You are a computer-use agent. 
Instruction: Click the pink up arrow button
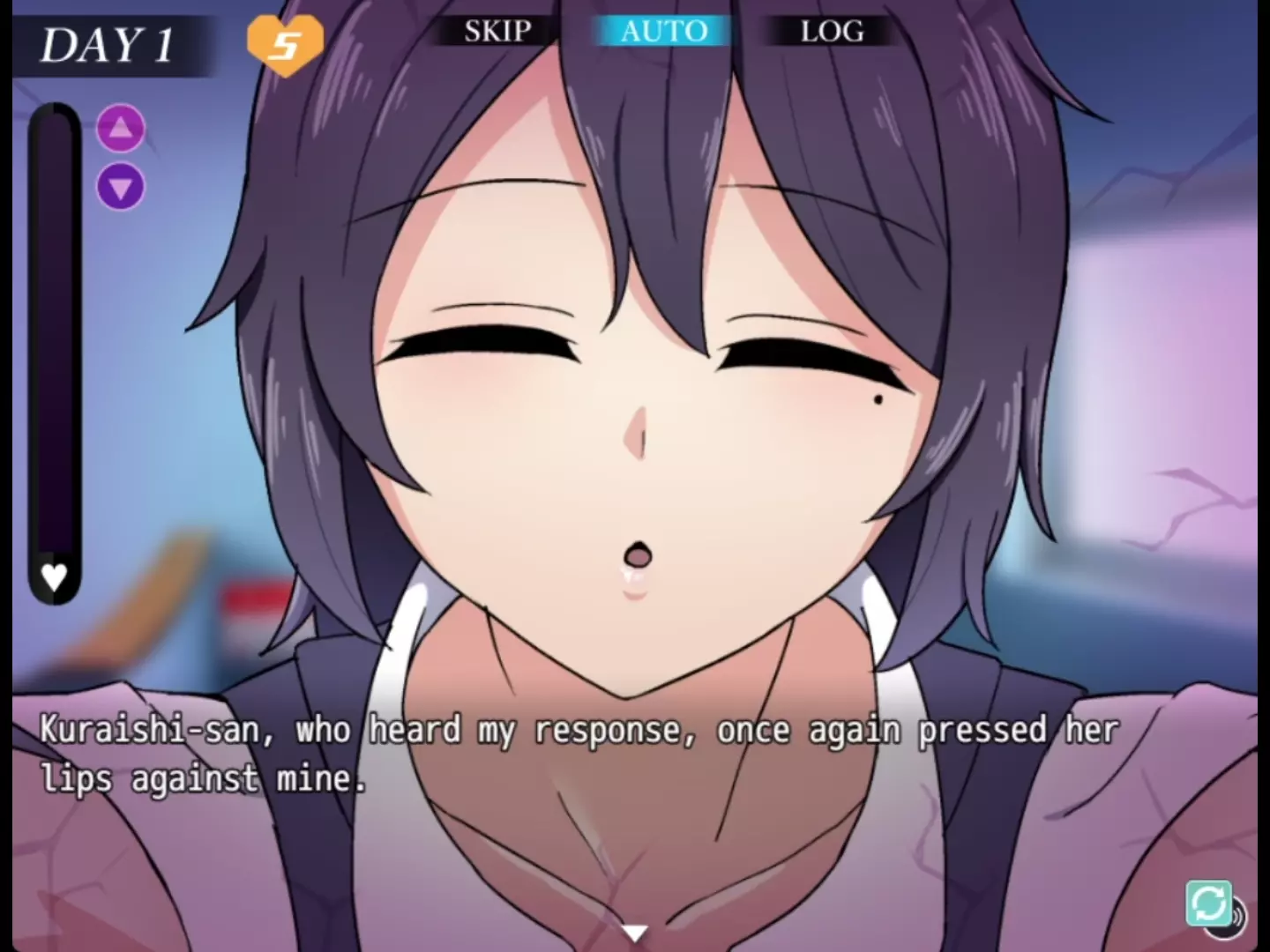pyautogui.click(x=121, y=129)
